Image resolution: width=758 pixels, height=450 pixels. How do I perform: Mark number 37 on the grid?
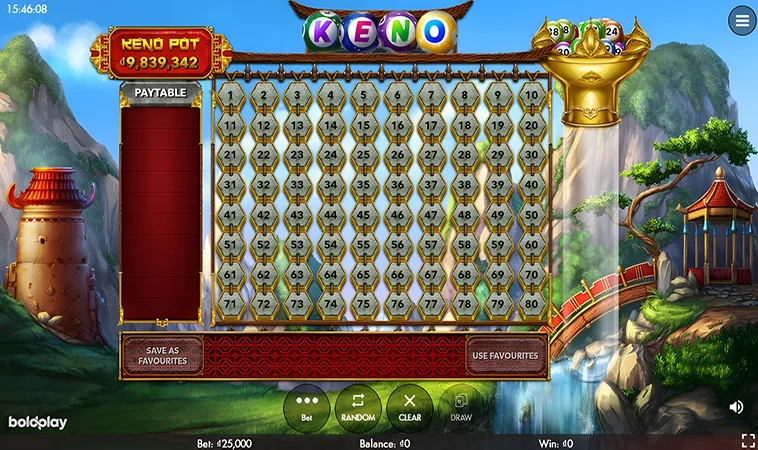[432, 185]
